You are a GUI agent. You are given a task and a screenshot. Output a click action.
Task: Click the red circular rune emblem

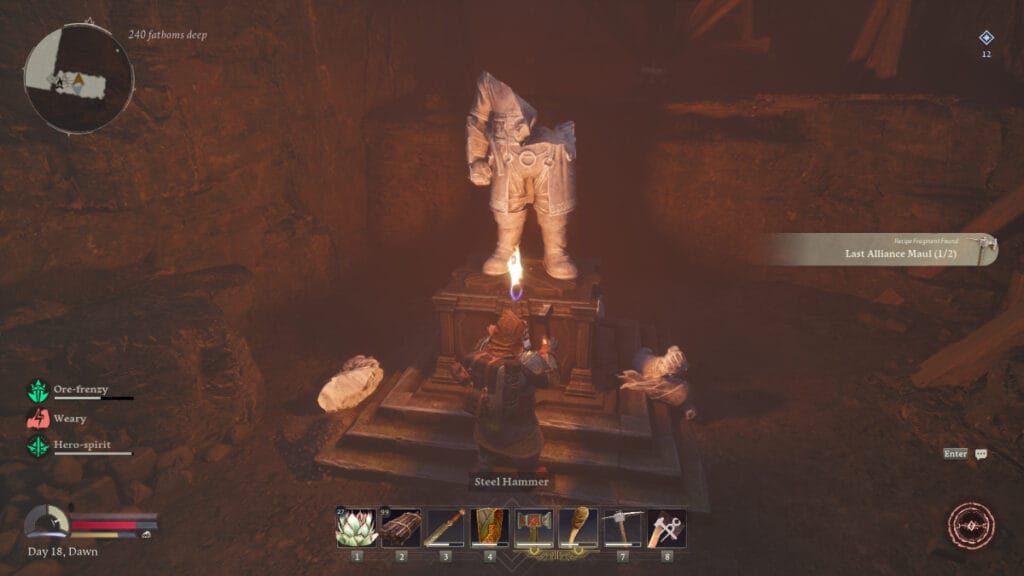tap(971, 526)
